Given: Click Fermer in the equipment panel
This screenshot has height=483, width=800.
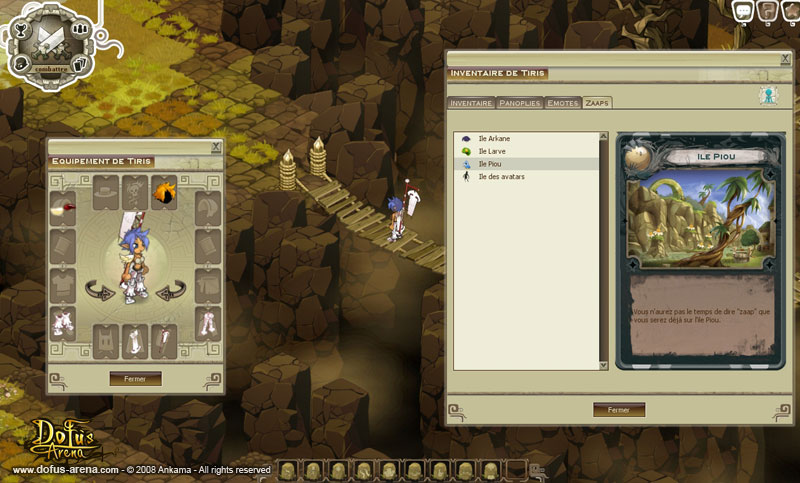Looking at the screenshot, I should pyautogui.click(x=135, y=379).
